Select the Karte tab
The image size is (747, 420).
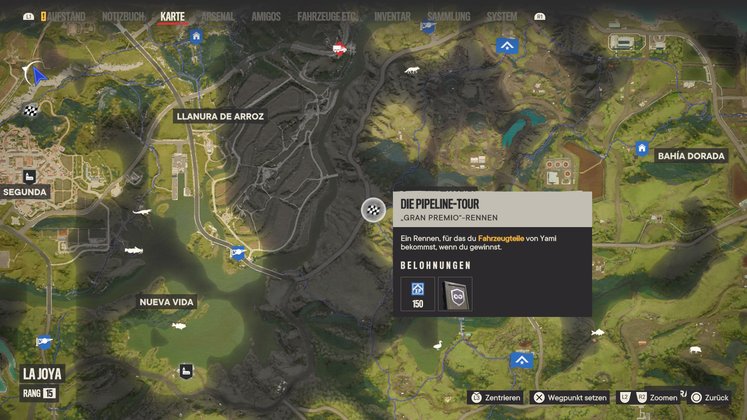[x=173, y=17]
